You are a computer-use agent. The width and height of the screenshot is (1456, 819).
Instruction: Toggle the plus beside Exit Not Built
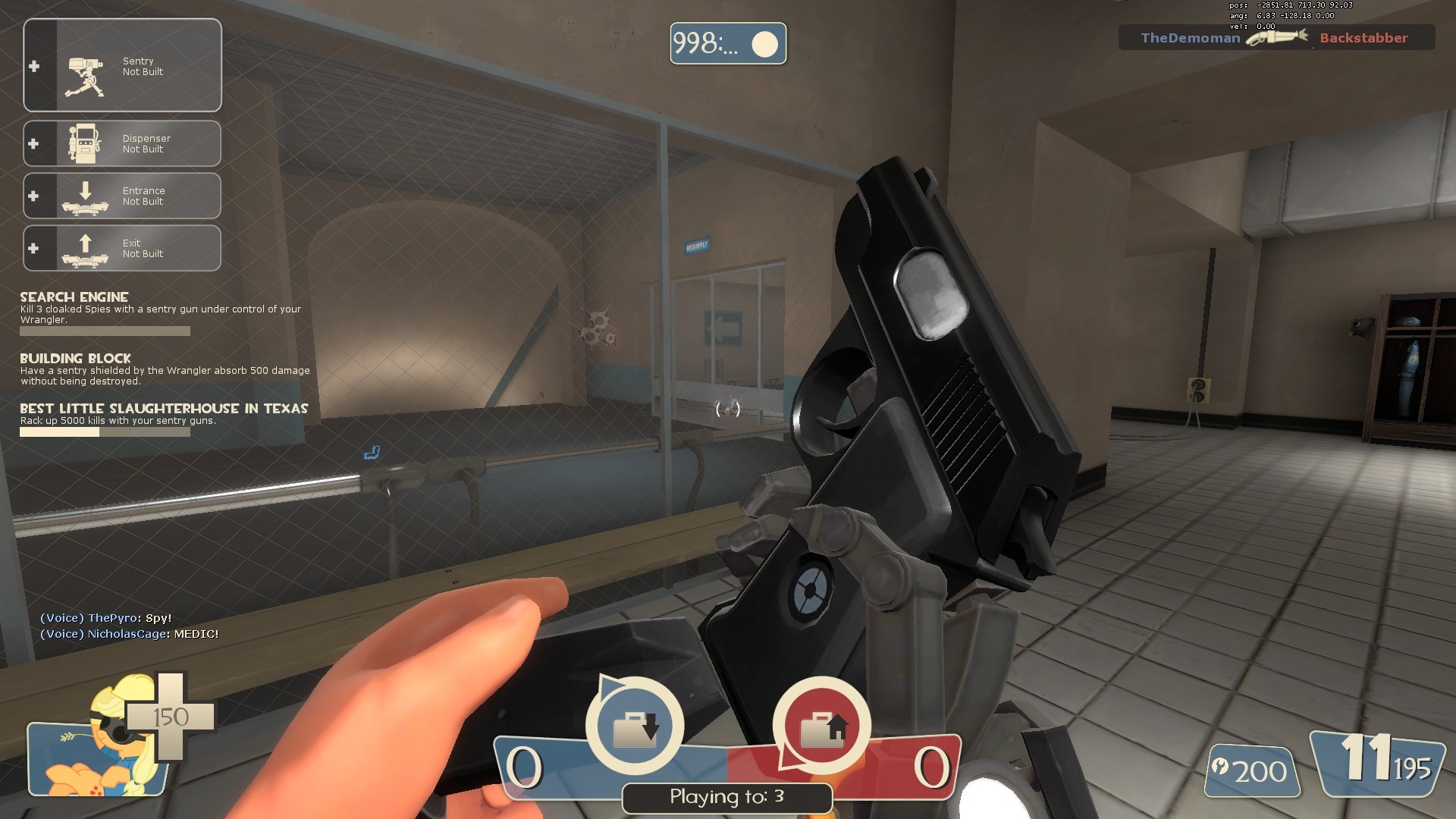coord(33,248)
